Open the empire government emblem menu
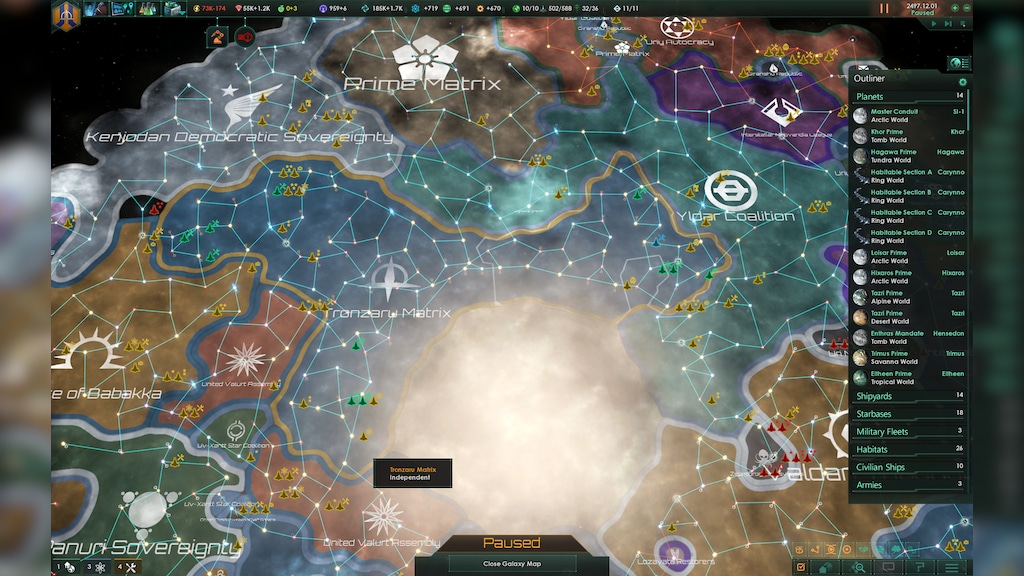Viewport: 1024px width, 576px height. tap(66, 14)
